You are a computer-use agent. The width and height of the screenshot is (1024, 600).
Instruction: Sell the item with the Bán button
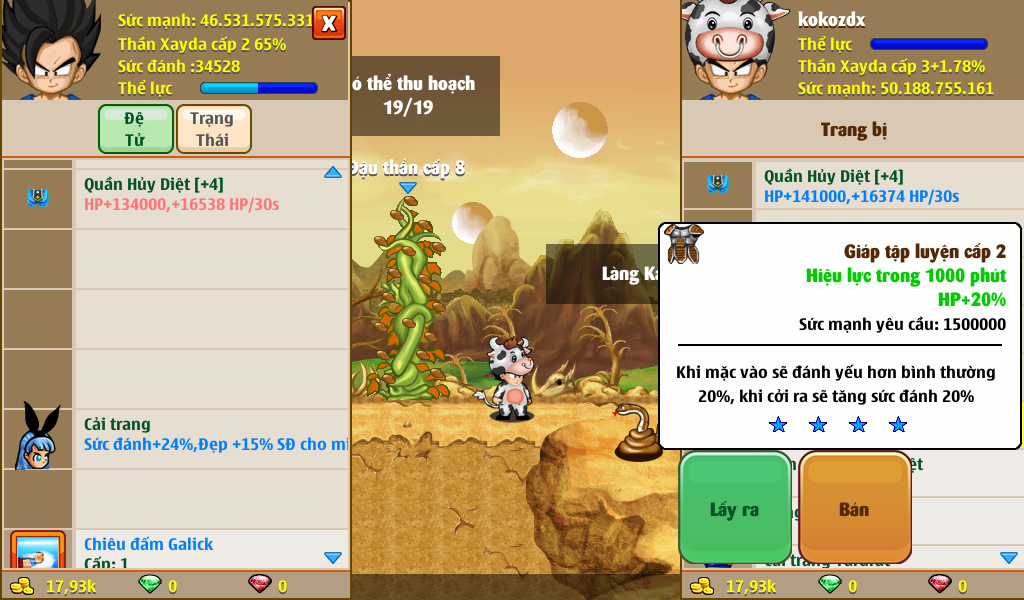coord(854,509)
